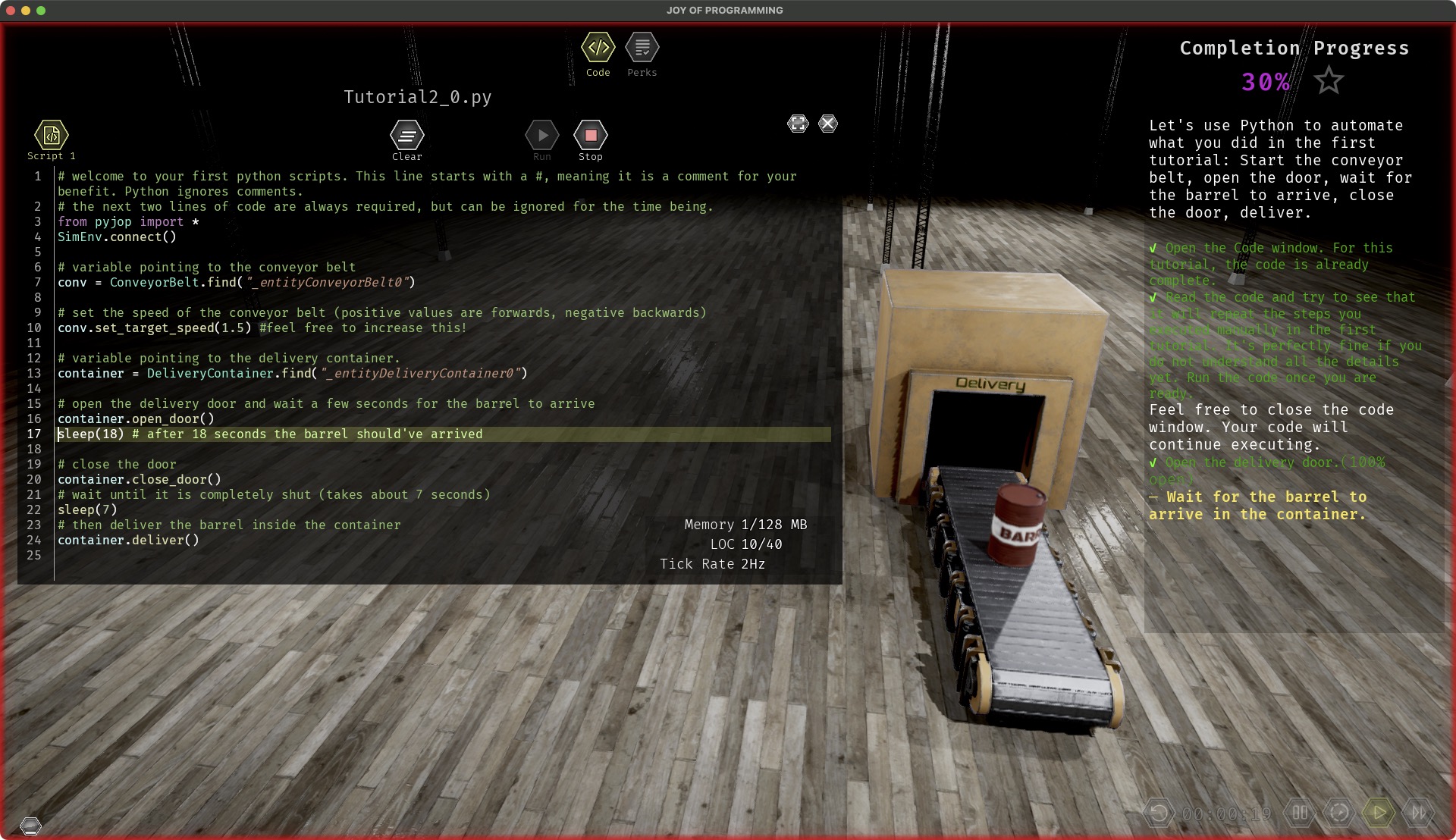Click play in the simulation controls
1456x840 pixels.
tap(1379, 810)
